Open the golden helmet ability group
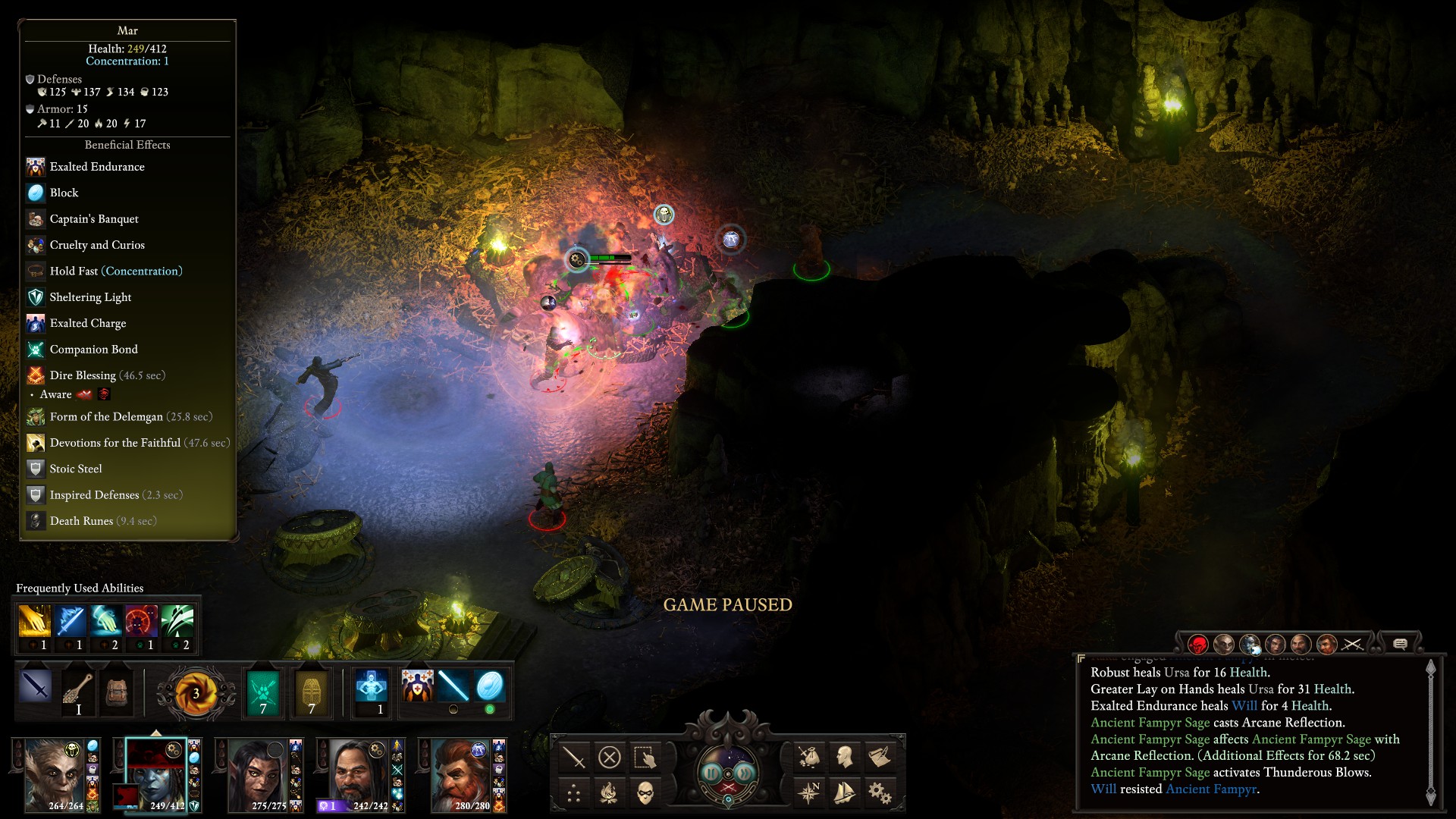The image size is (1456, 819). [311, 692]
